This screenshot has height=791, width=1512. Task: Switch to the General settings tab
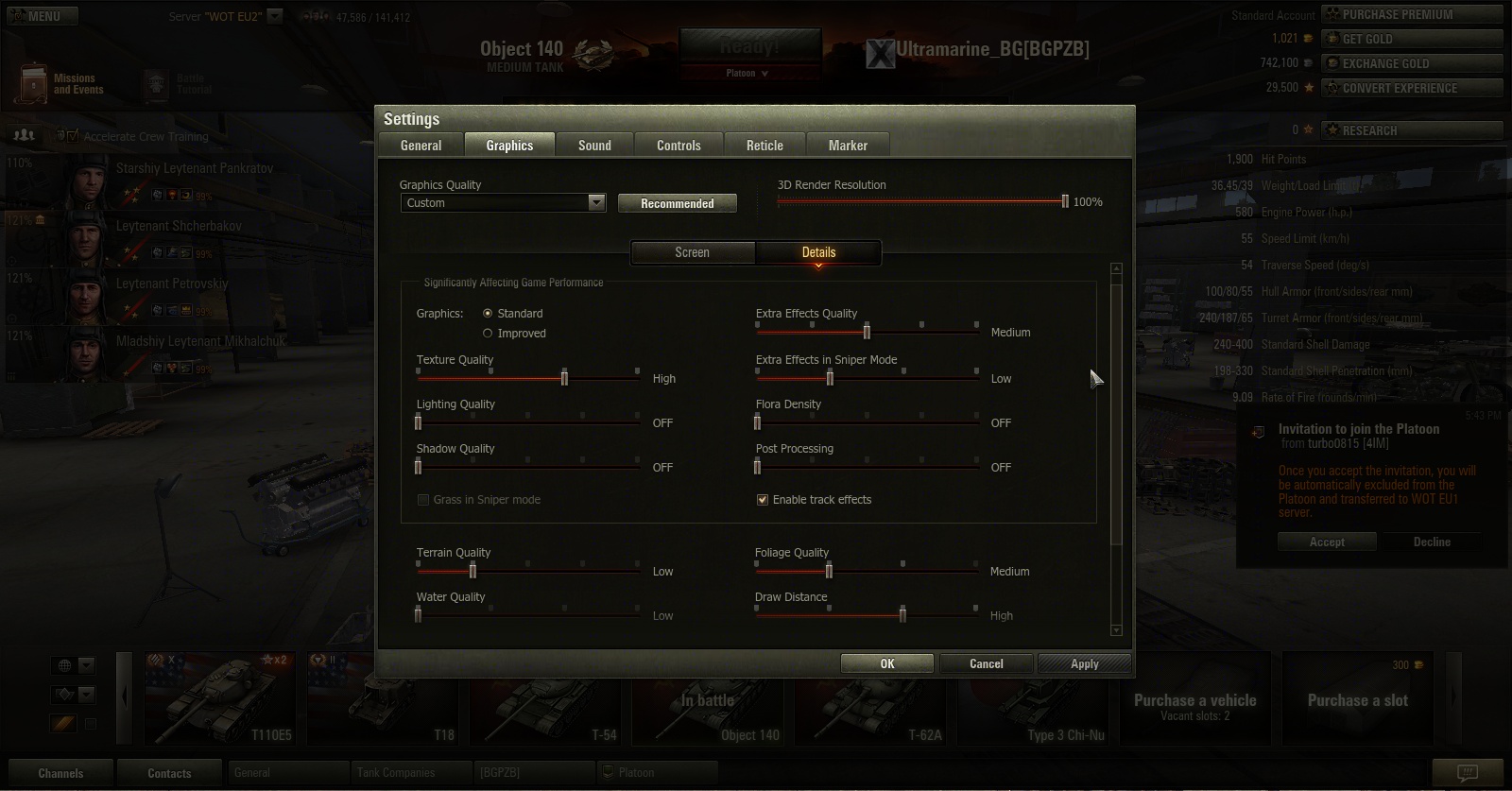421,146
